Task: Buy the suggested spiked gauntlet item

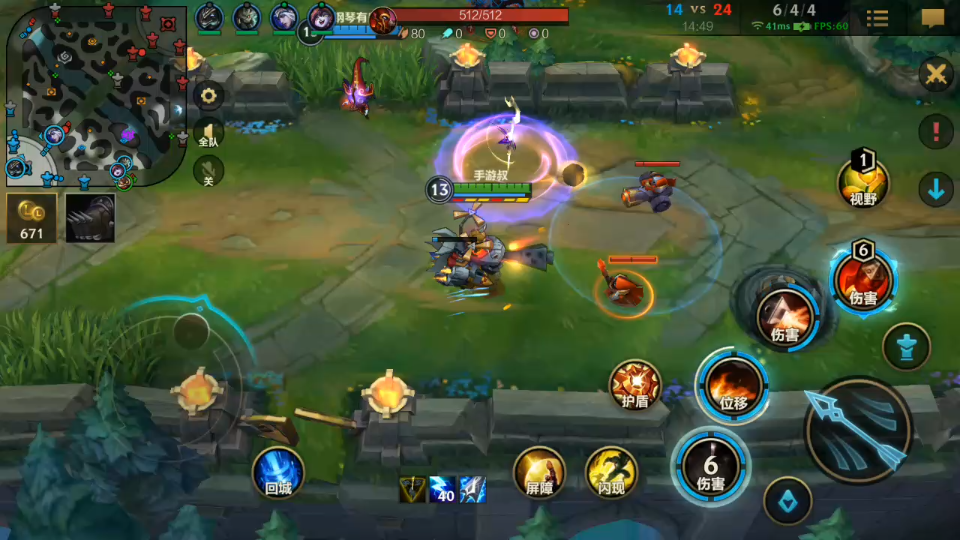Action: click(x=90, y=218)
